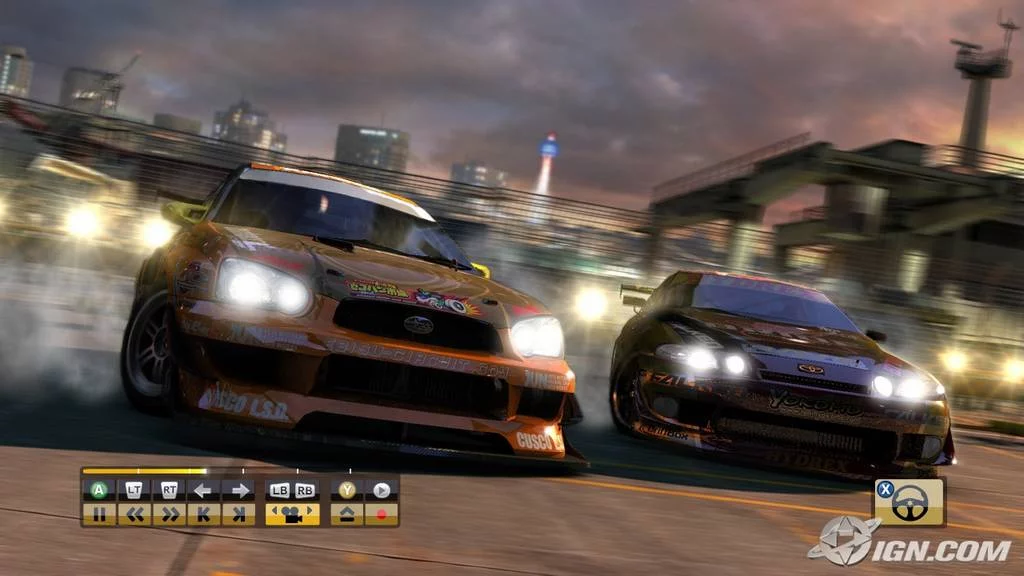This screenshot has height=576, width=1024.
Task: Skip to the end of the replay
Action: (238, 514)
